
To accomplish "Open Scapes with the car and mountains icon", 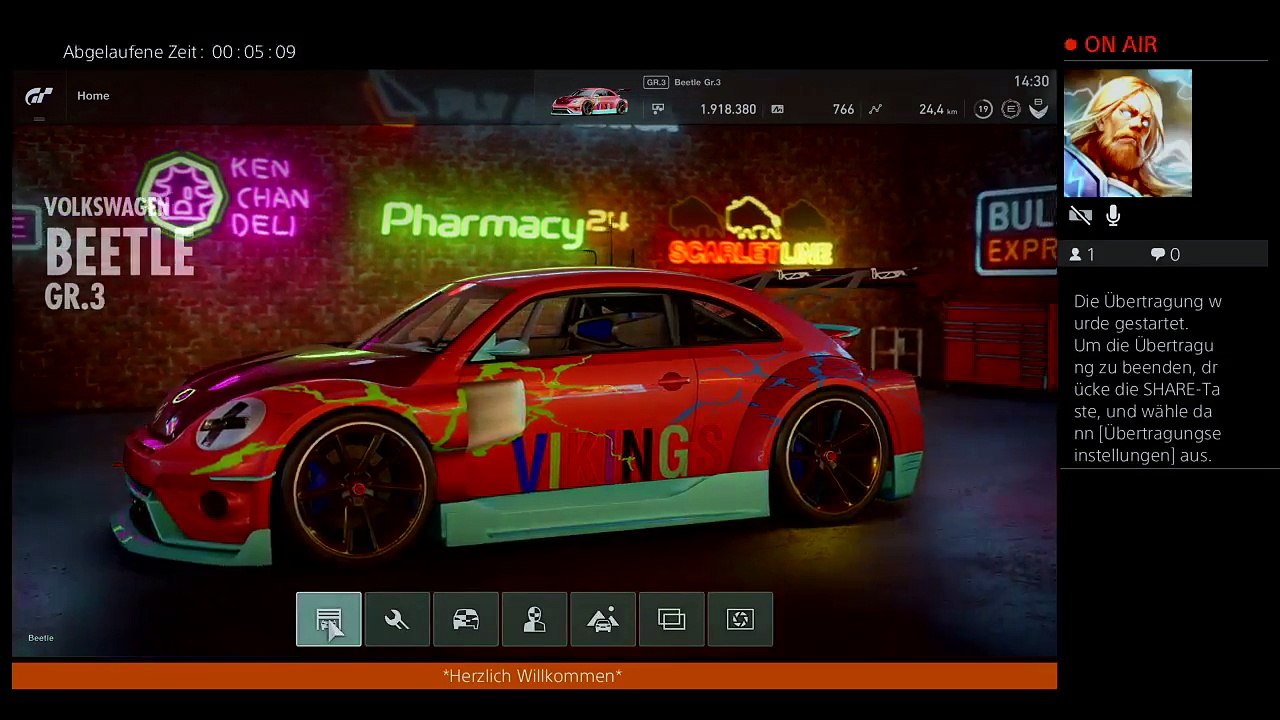I will 603,620.
